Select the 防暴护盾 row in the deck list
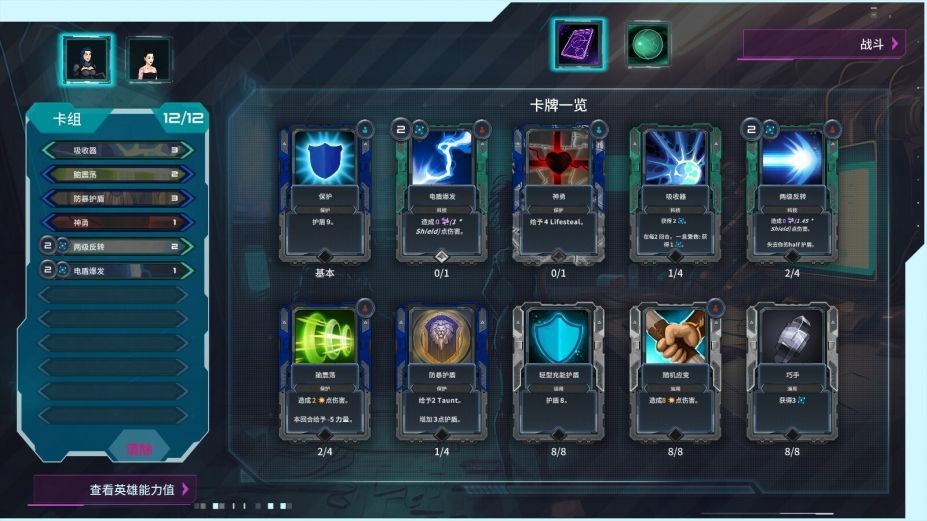Image resolution: width=927 pixels, height=521 pixels. click(x=117, y=198)
